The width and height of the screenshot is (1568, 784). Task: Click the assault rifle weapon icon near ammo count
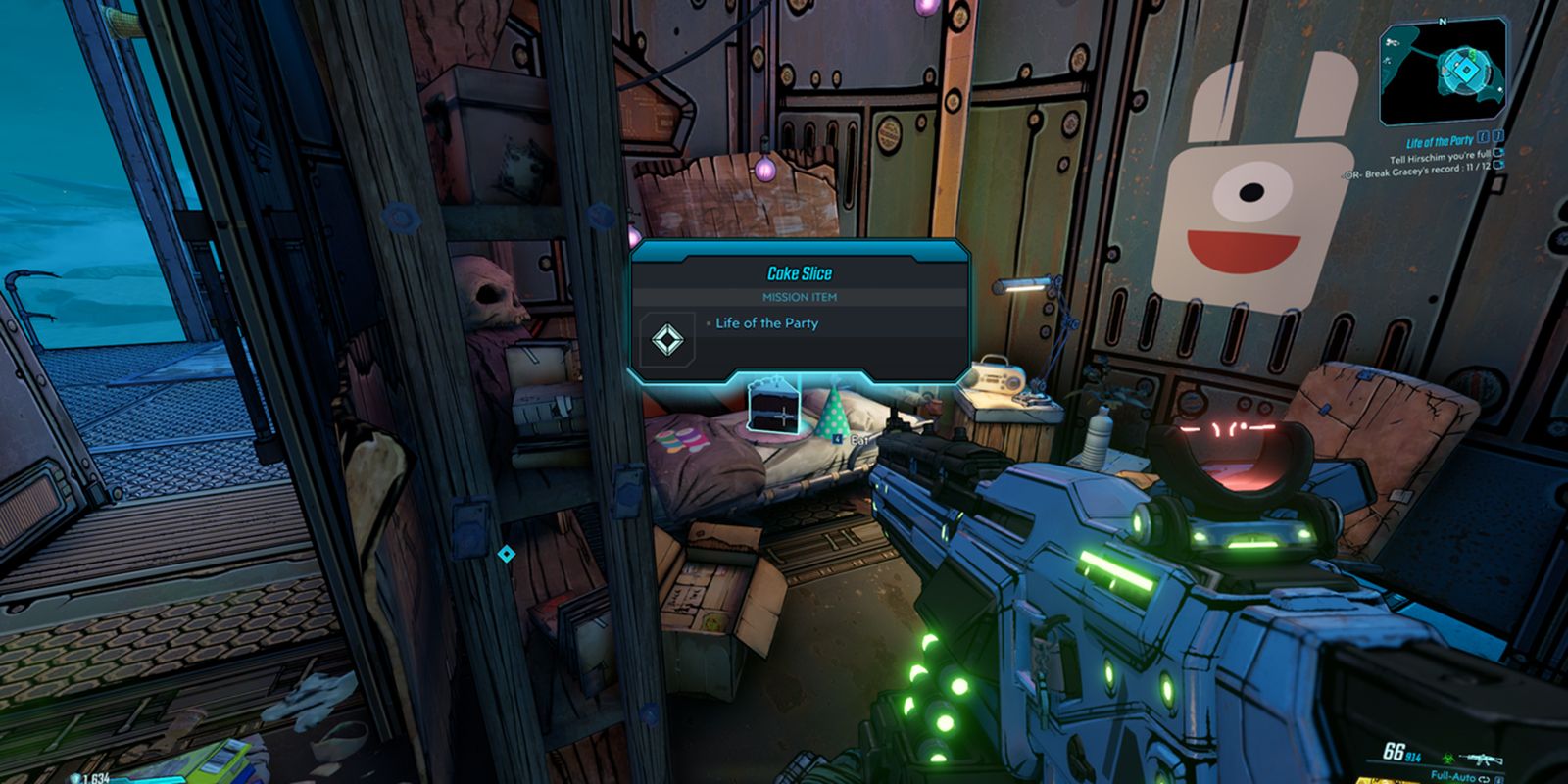coord(1482,759)
